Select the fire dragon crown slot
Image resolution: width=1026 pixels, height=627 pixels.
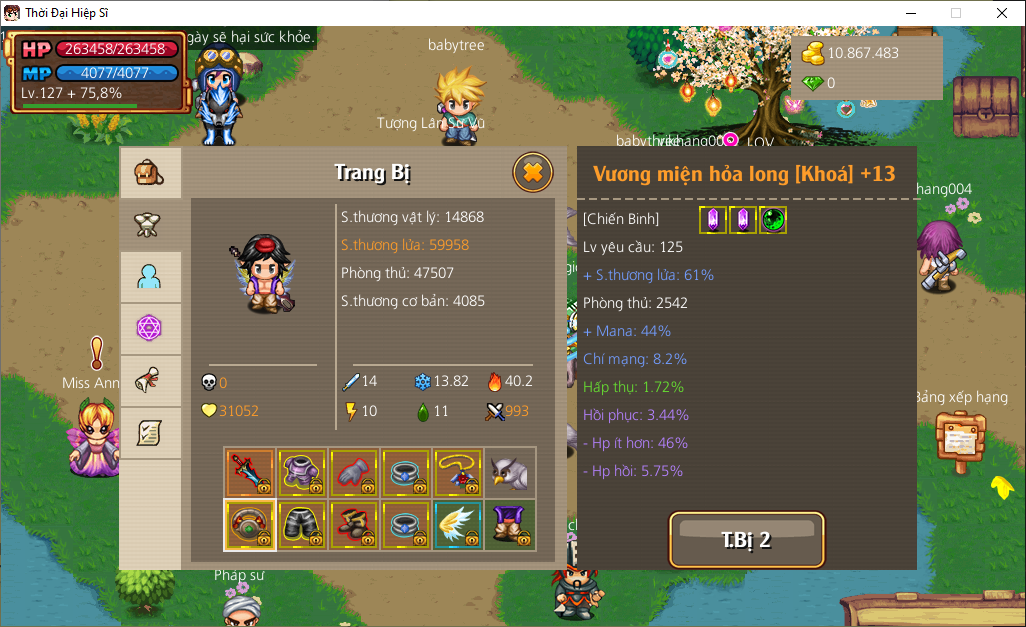(x=250, y=525)
